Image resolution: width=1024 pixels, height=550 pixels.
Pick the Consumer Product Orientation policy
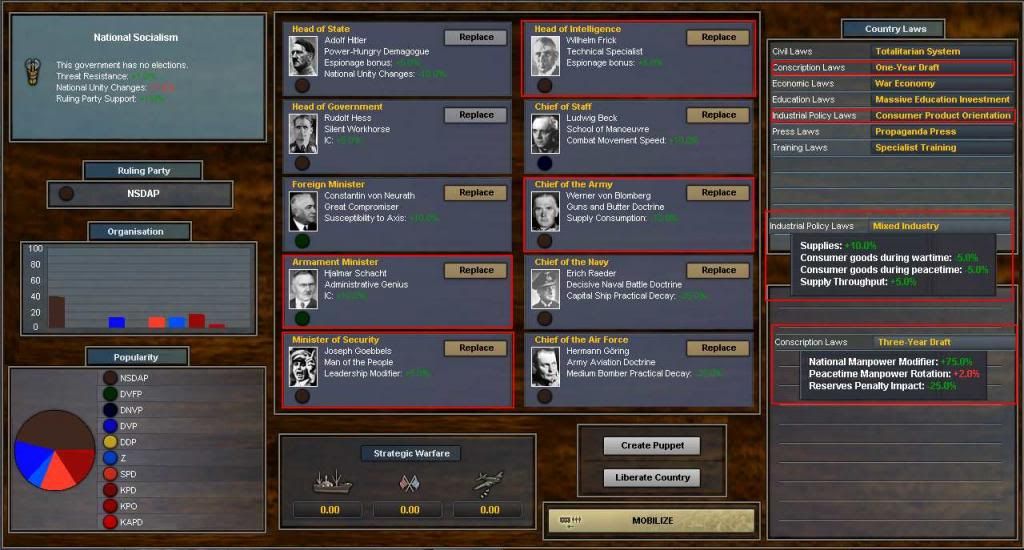pos(941,115)
